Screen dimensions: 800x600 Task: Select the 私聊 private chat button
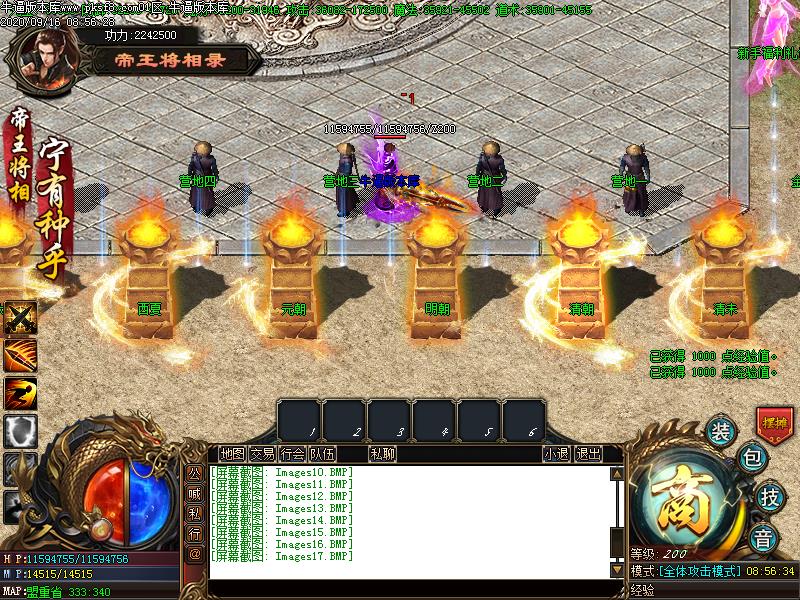pyautogui.click(x=382, y=454)
